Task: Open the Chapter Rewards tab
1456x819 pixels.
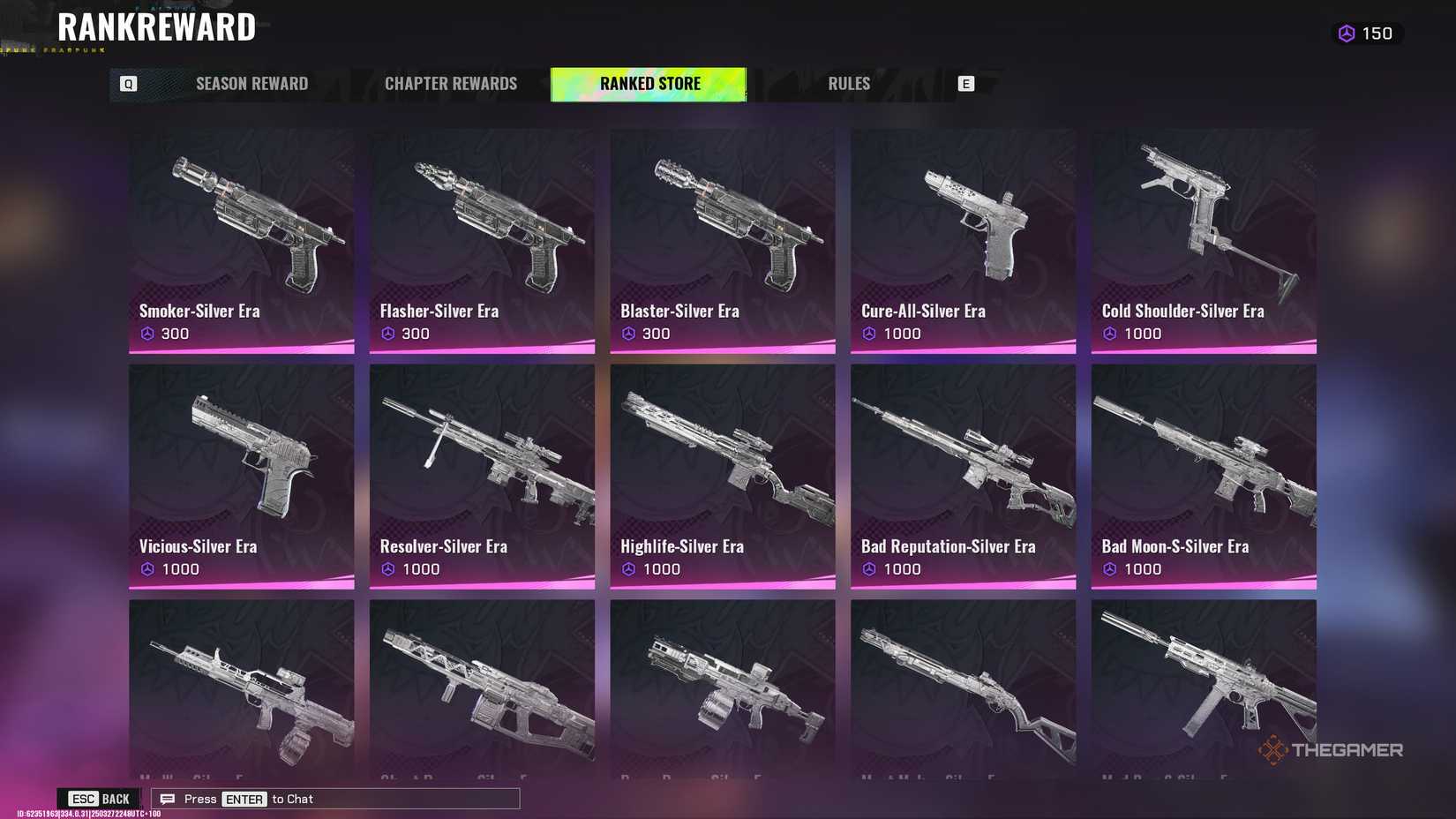Action: pyautogui.click(x=451, y=83)
